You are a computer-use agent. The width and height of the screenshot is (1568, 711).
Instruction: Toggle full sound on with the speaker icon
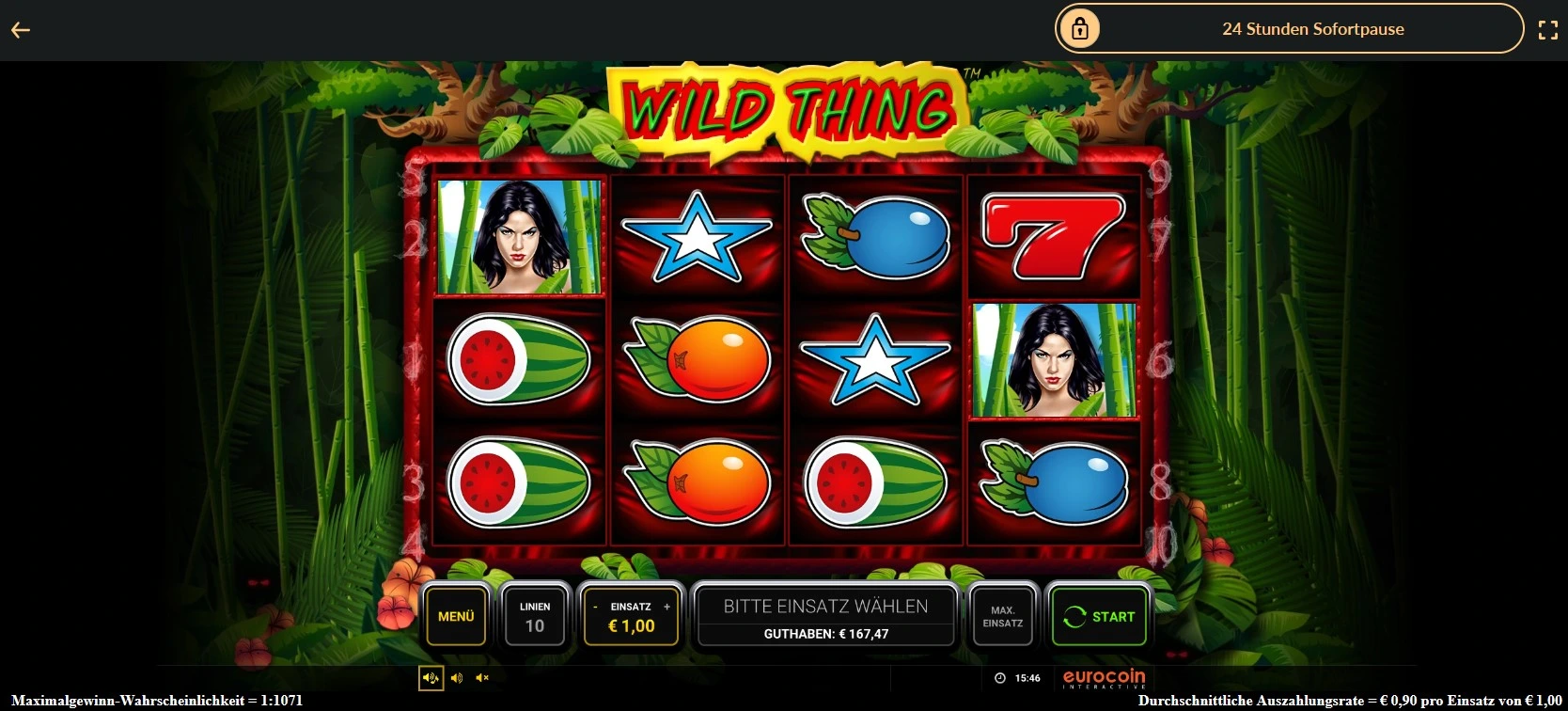click(458, 677)
